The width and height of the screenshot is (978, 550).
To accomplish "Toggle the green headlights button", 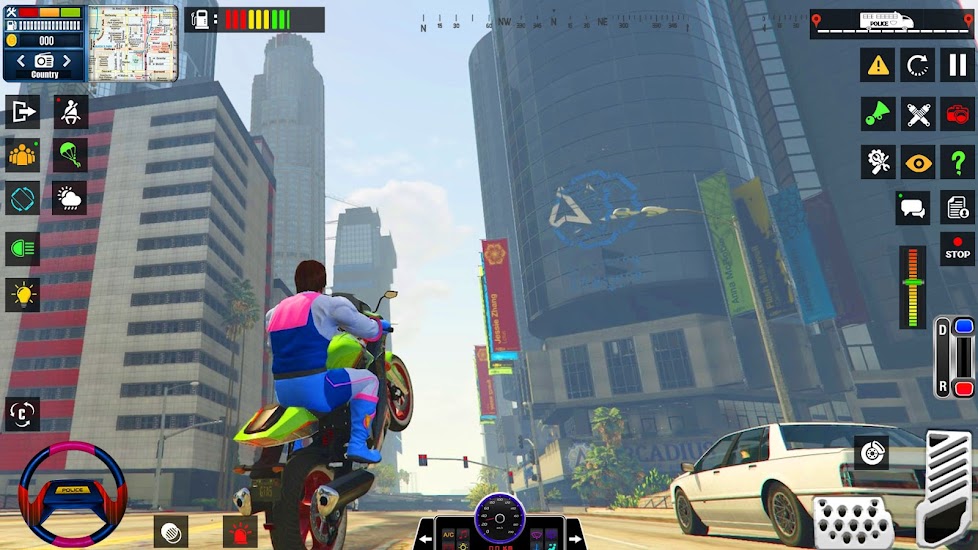I will (x=22, y=247).
